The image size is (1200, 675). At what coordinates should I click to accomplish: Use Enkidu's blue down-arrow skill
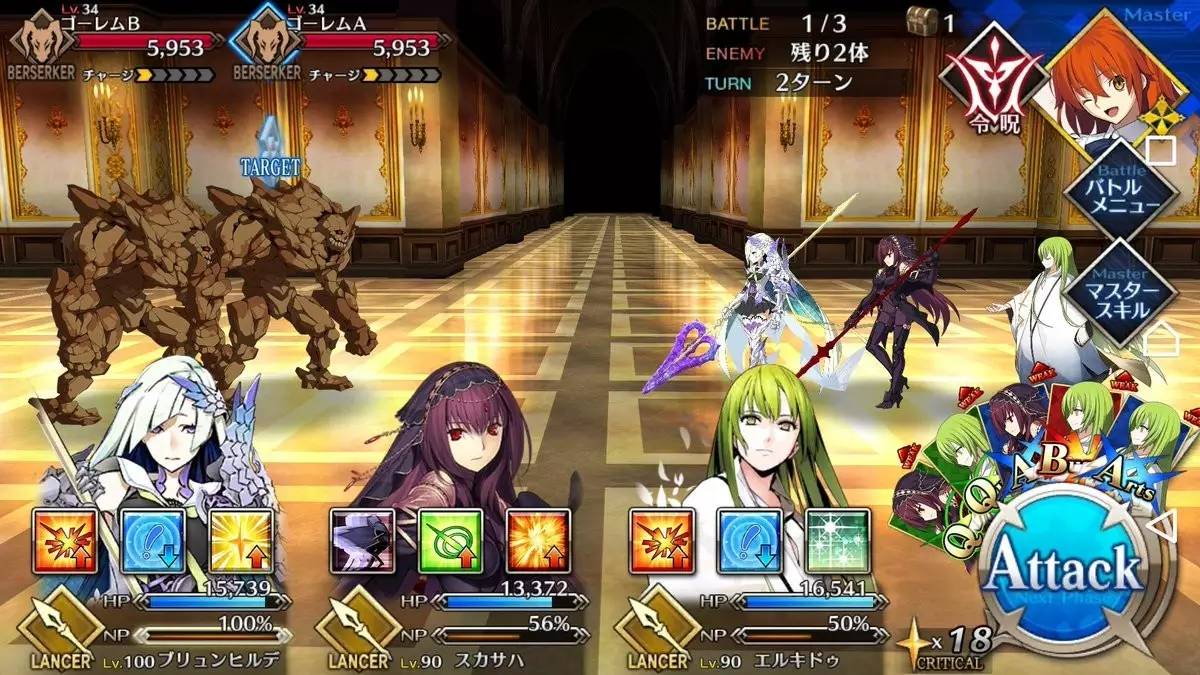coord(750,541)
